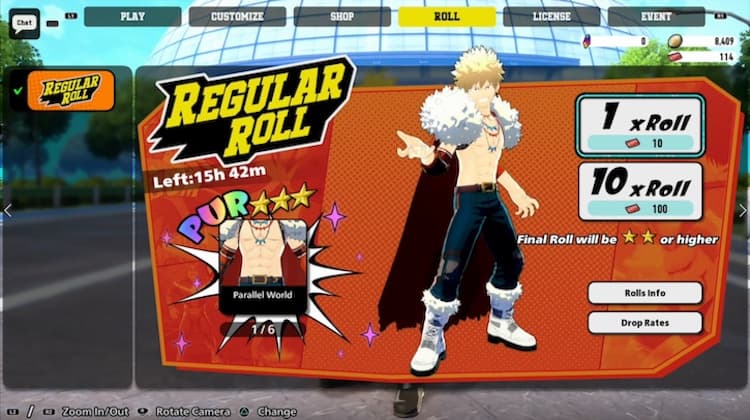The height and width of the screenshot is (420, 750).
Task: Perform a 10 x Roll
Action: (x=640, y=192)
